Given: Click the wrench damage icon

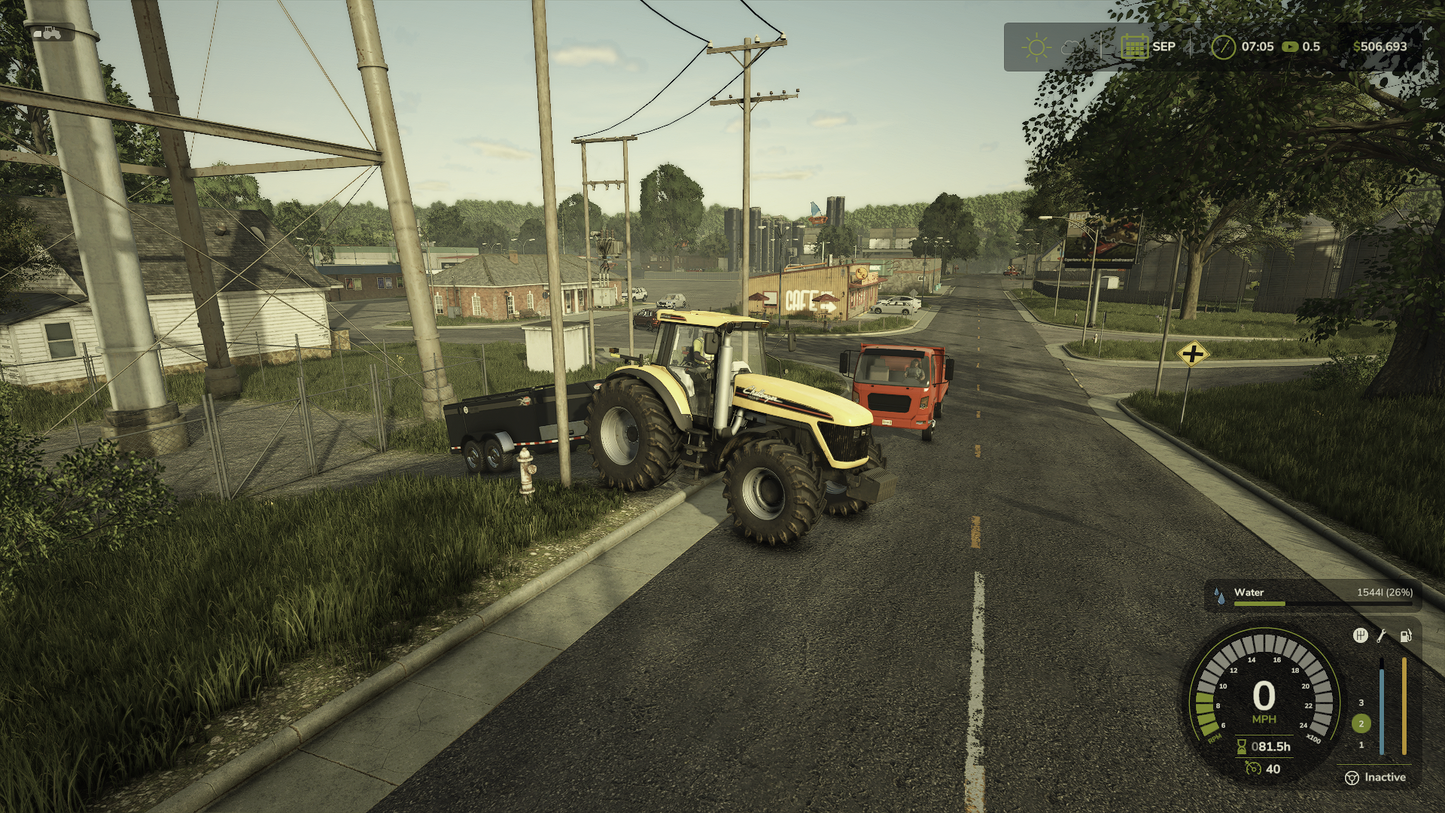Looking at the screenshot, I should tap(1382, 635).
